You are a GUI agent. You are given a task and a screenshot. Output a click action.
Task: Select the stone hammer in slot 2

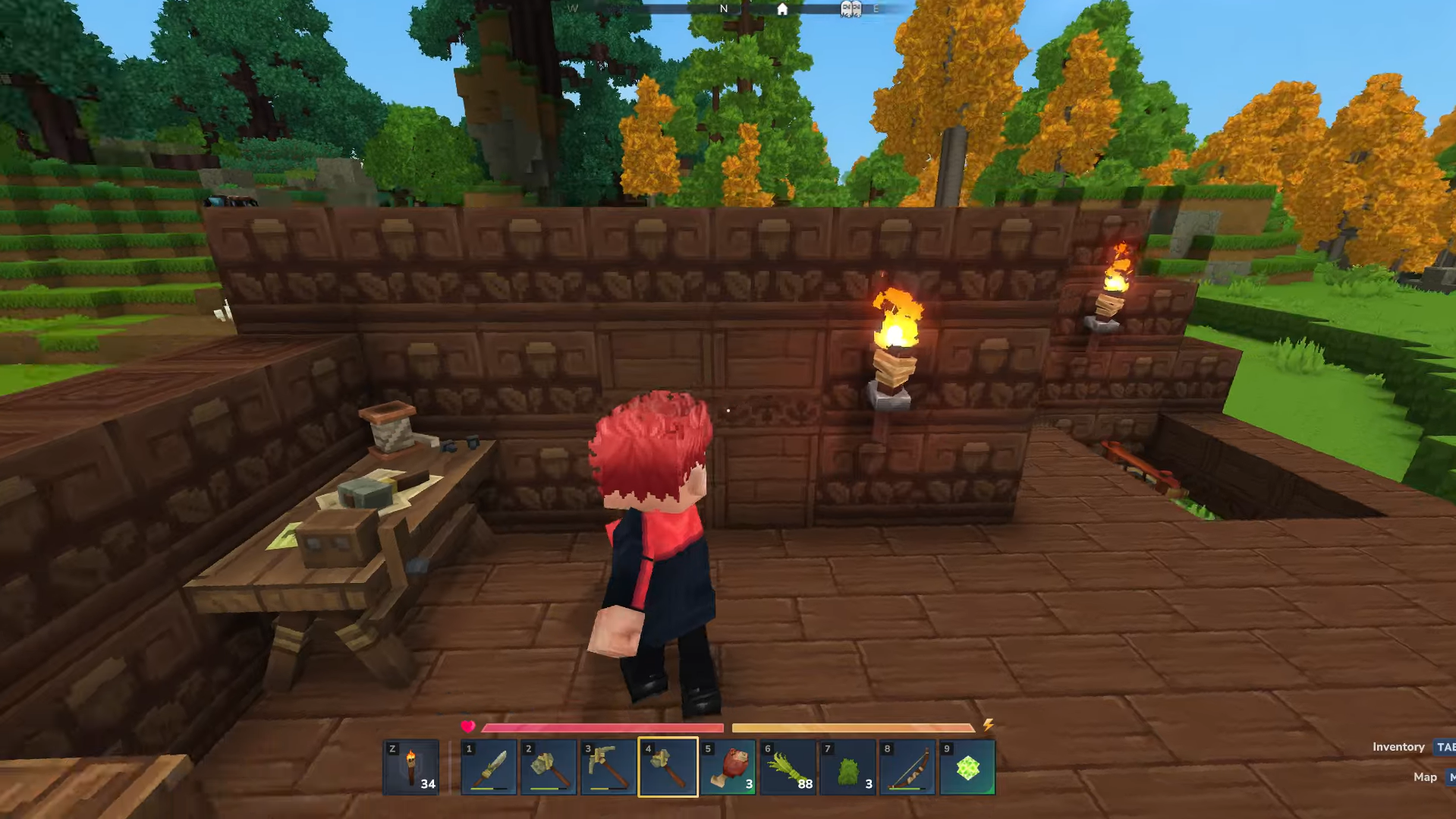(x=548, y=767)
